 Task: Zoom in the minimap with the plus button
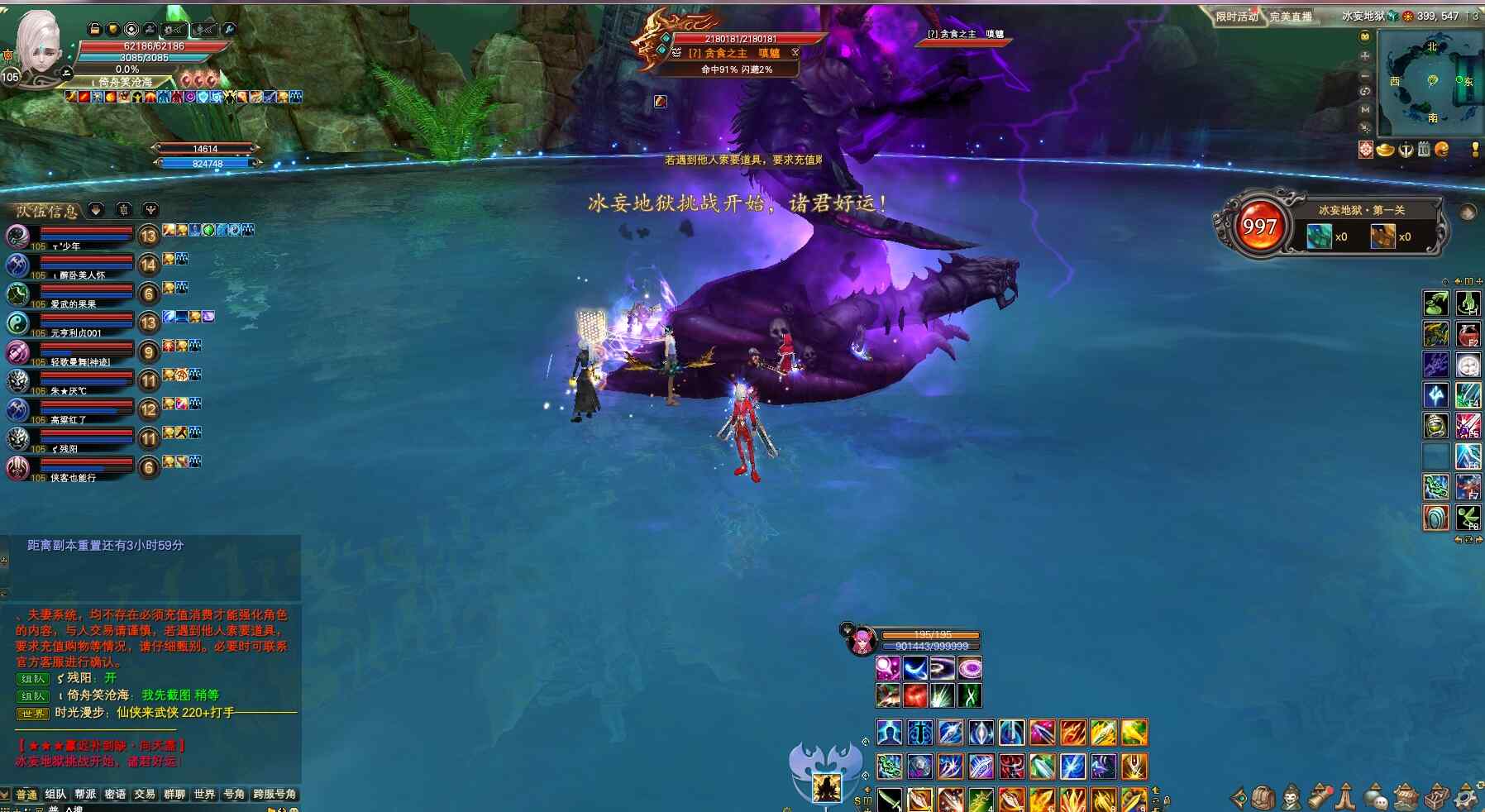[x=1365, y=56]
